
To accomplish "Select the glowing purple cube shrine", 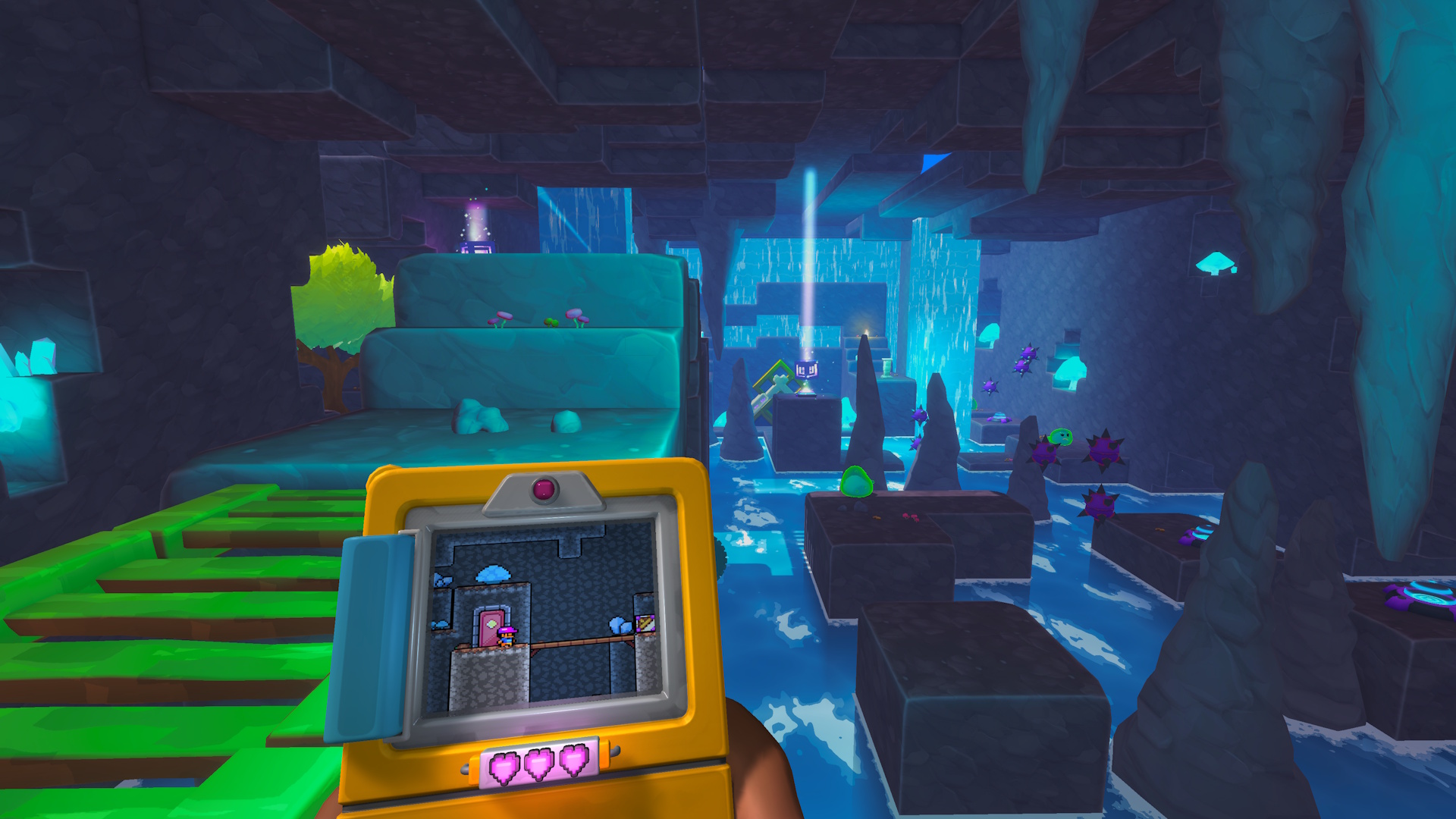I will click(x=806, y=368).
